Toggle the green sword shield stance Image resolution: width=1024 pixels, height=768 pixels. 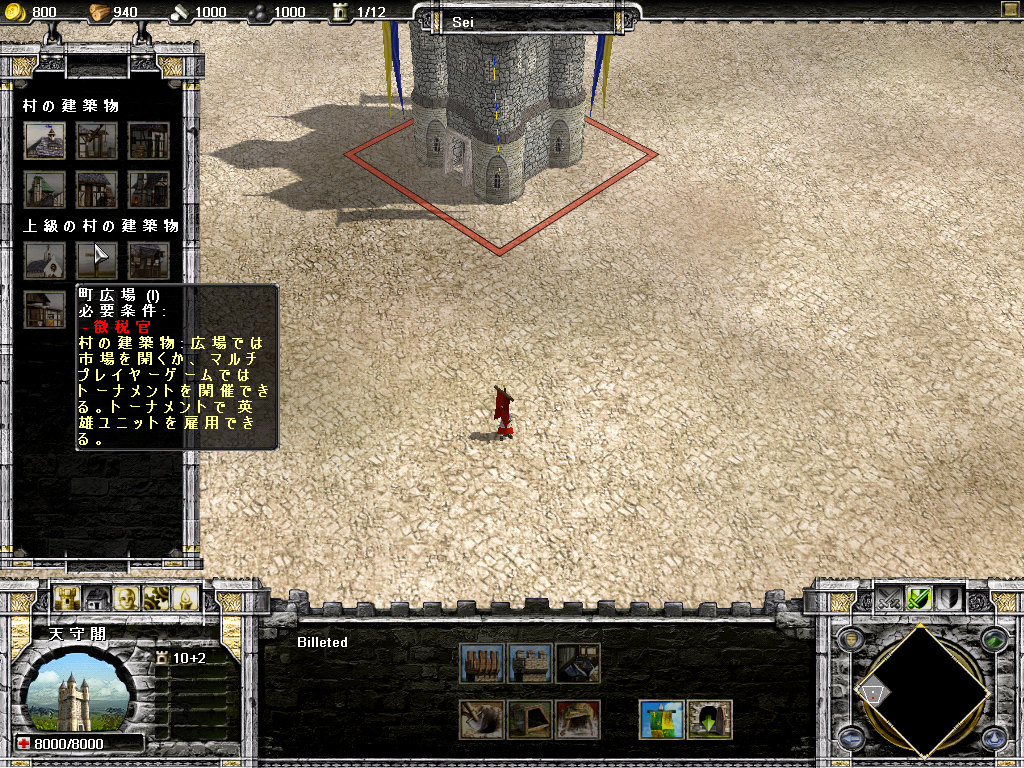pos(919,598)
